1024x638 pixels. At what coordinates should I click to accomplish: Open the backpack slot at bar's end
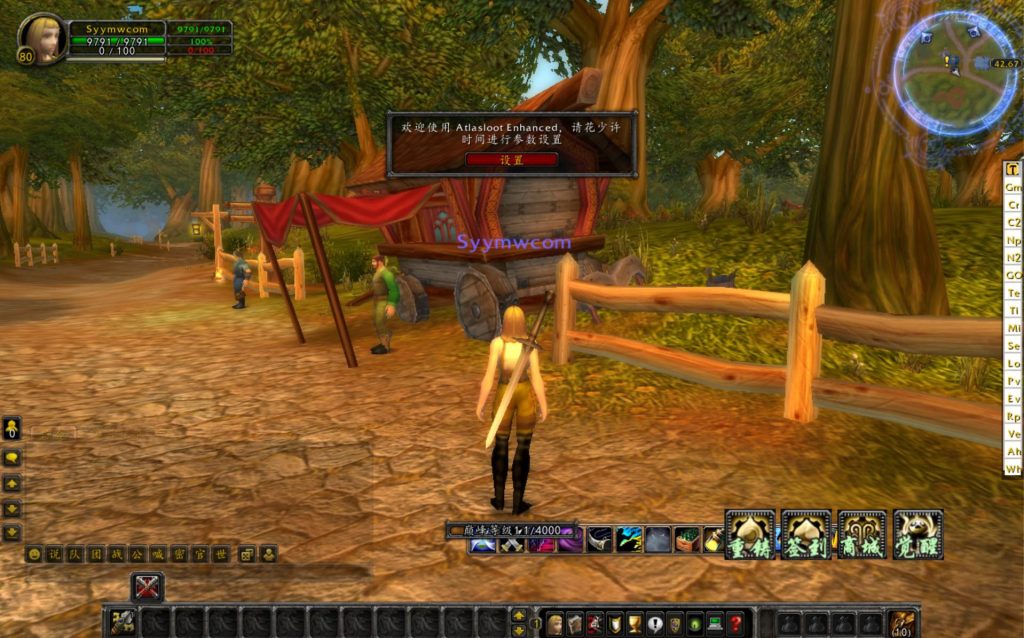pos(902,623)
